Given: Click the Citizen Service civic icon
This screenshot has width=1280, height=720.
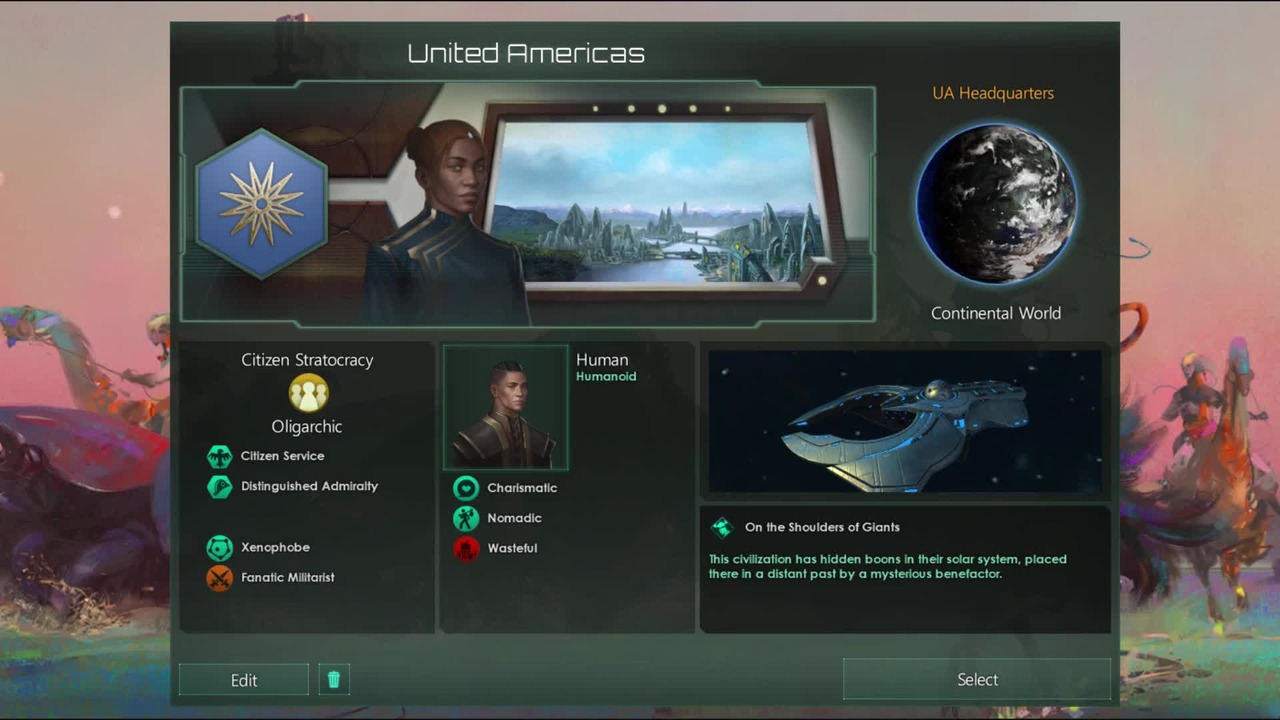Looking at the screenshot, I should [219, 457].
